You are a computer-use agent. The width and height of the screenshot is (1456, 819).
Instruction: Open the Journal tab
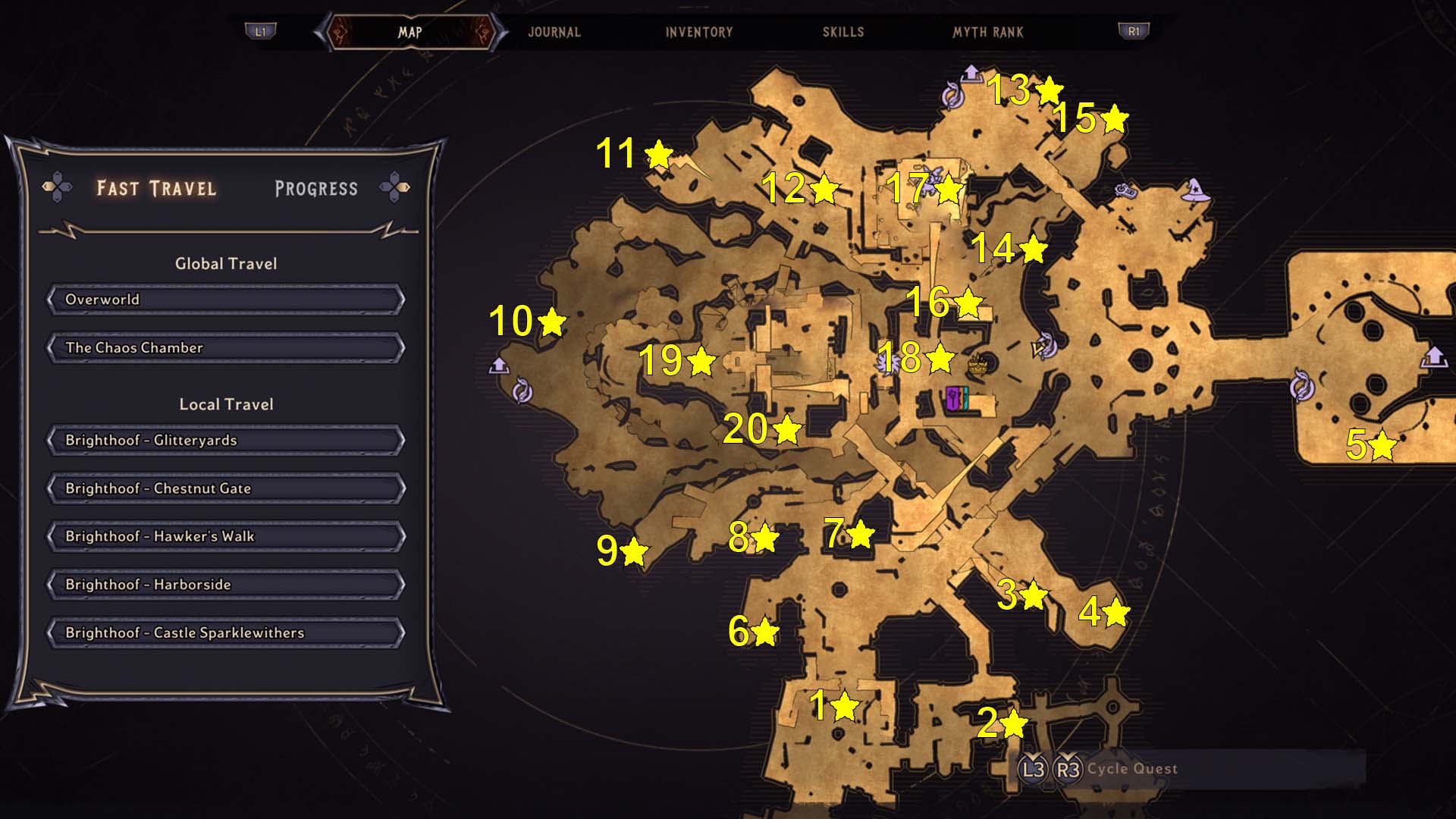click(556, 32)
